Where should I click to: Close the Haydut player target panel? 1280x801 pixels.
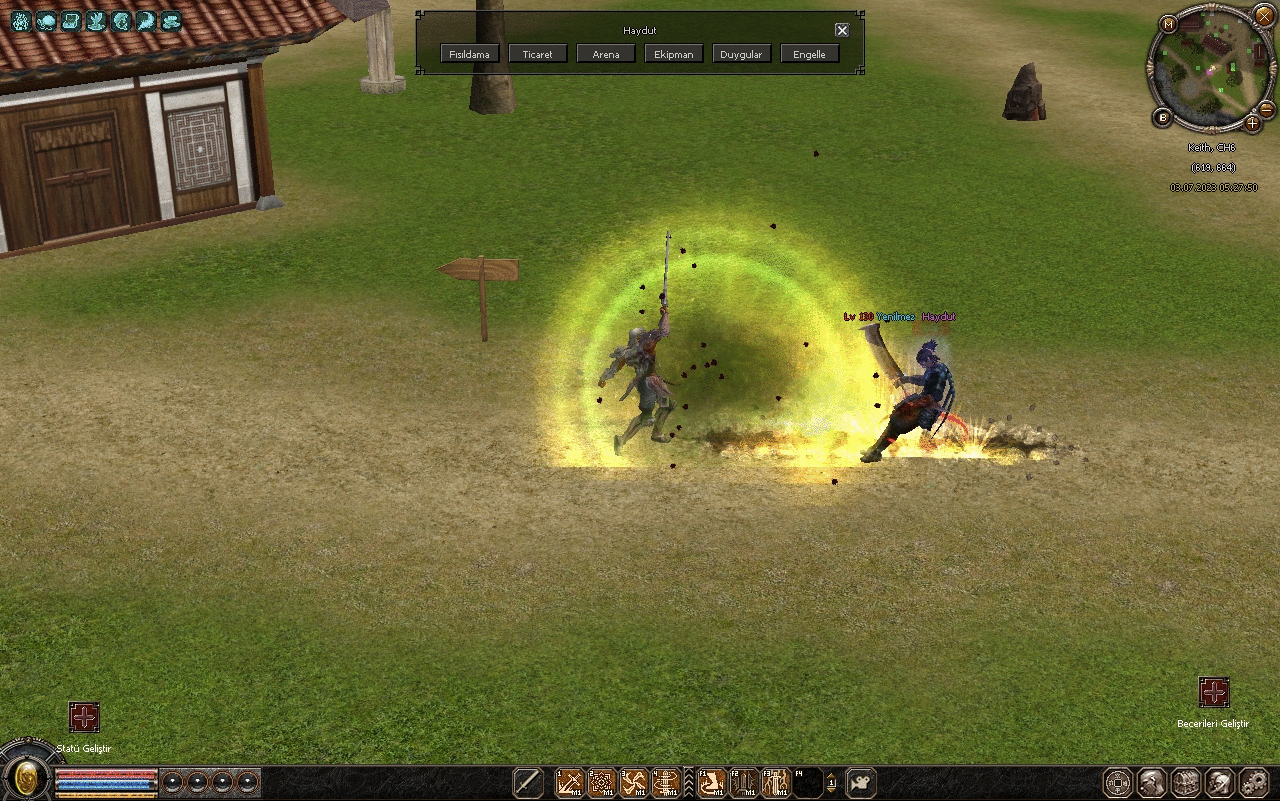[842, 30]
